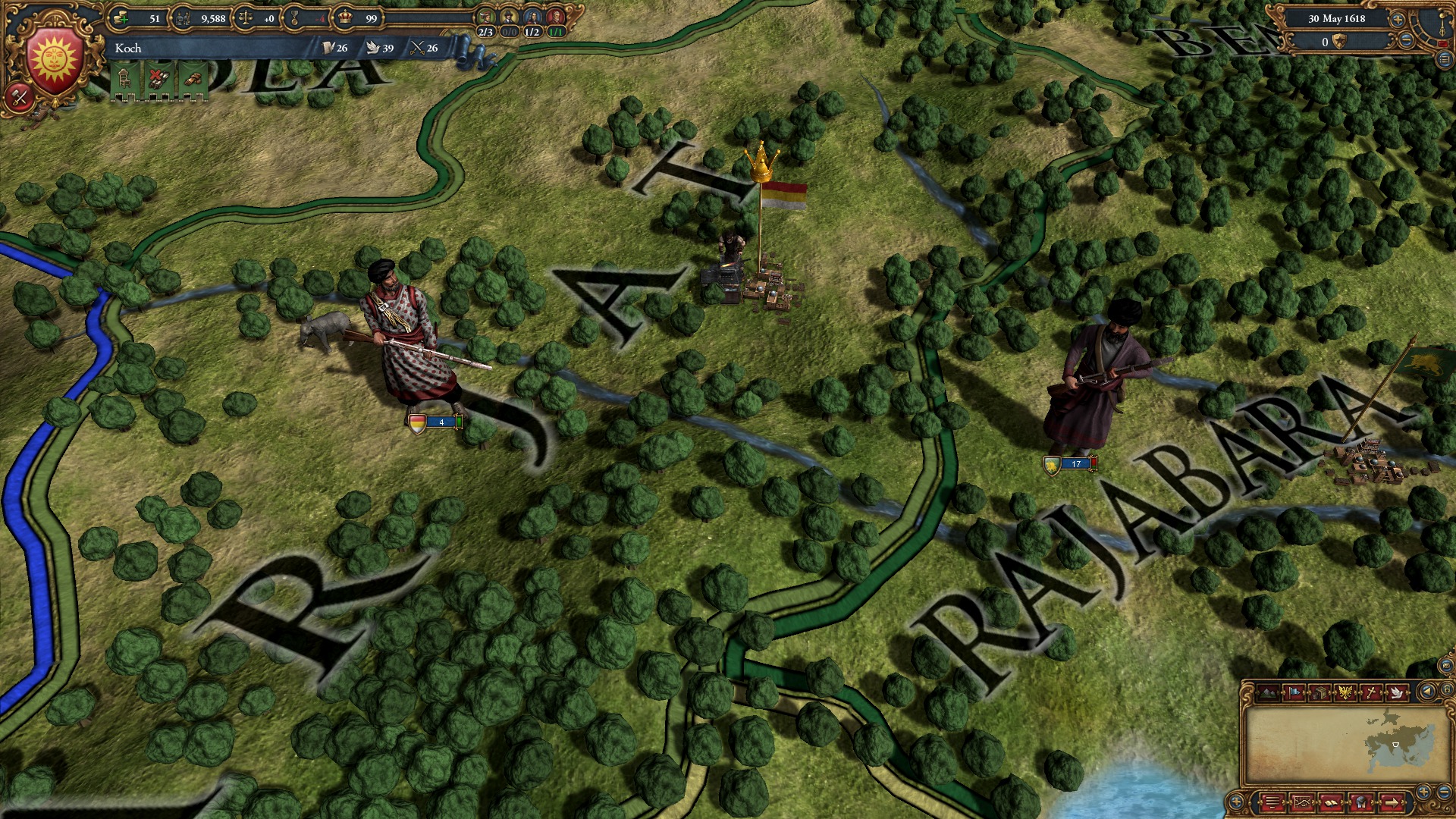Switch to terrain map mode
The height and width of the screenshot is (819, 1456).
[x=1268, y=692]
